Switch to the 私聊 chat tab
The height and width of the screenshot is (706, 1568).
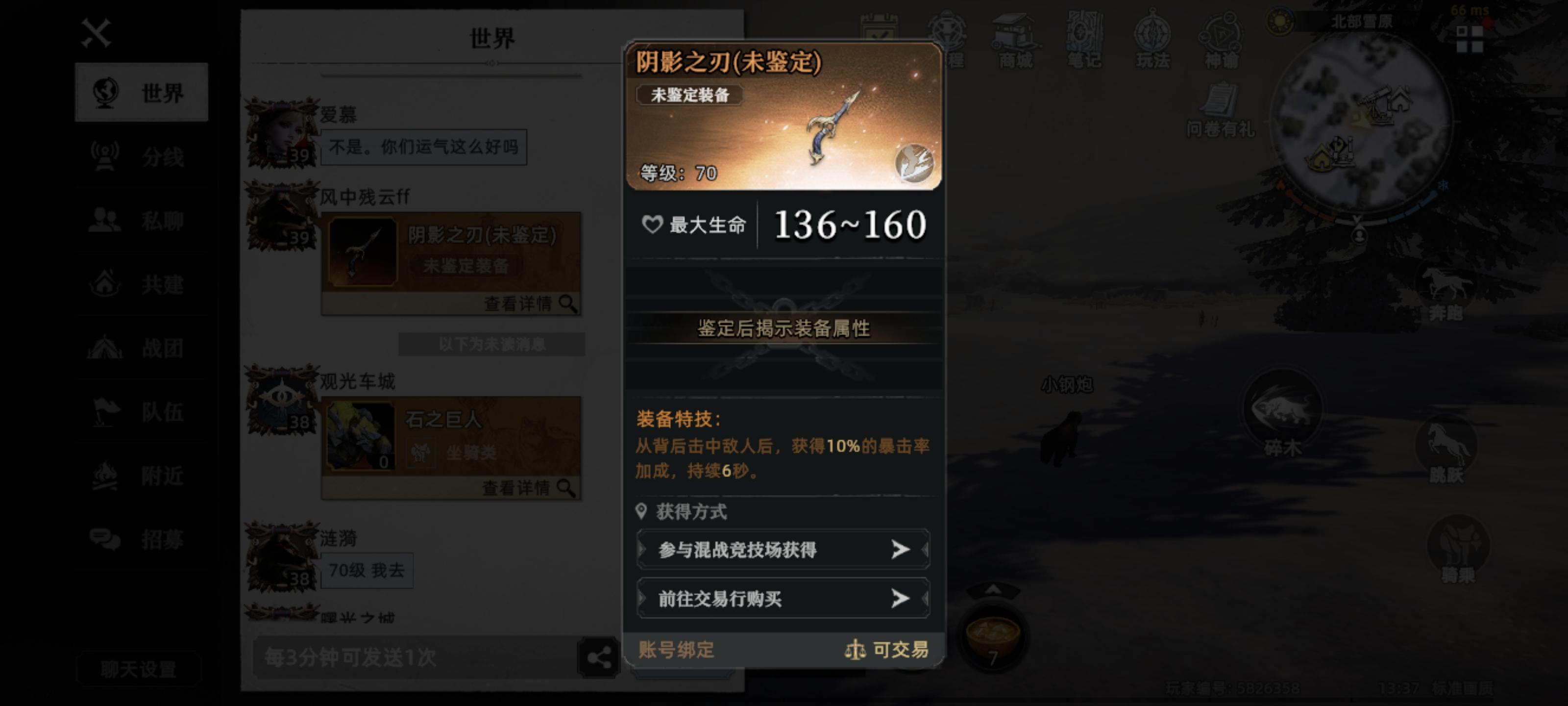(x=141, y=221)
